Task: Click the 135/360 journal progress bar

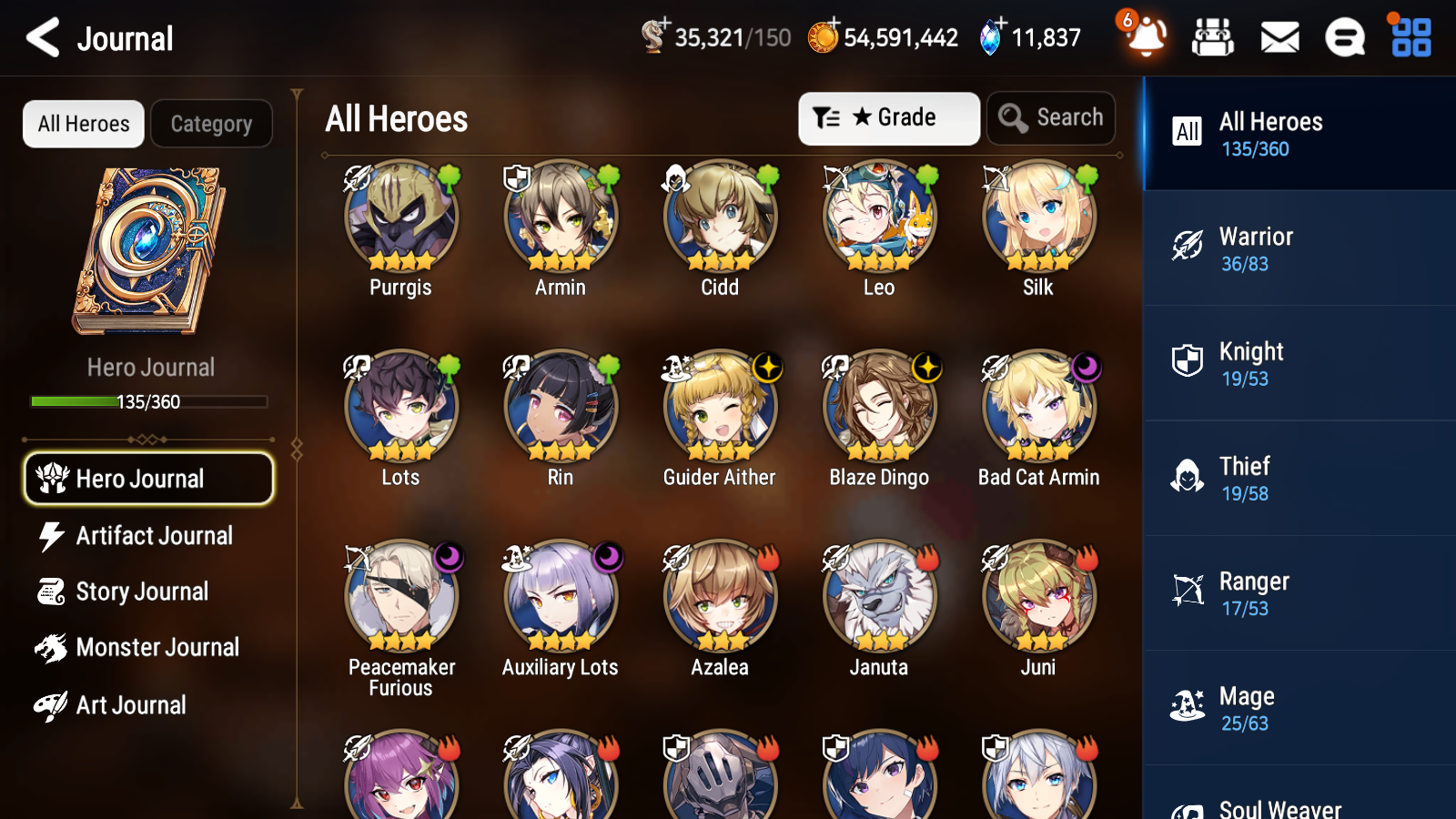Action: point(148,401)
